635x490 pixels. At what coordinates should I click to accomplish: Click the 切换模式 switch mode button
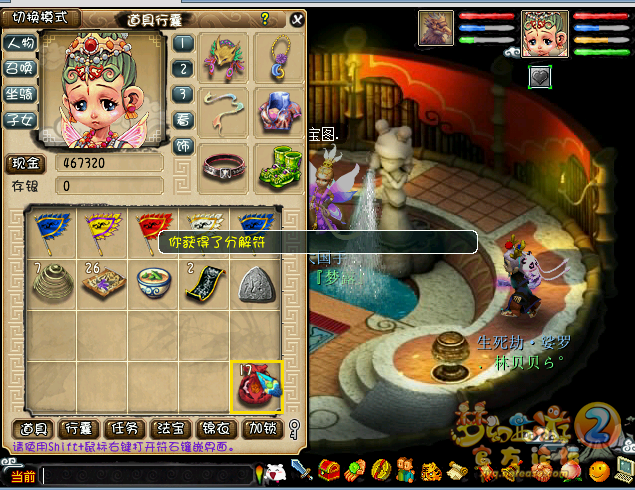click(40, 18)
